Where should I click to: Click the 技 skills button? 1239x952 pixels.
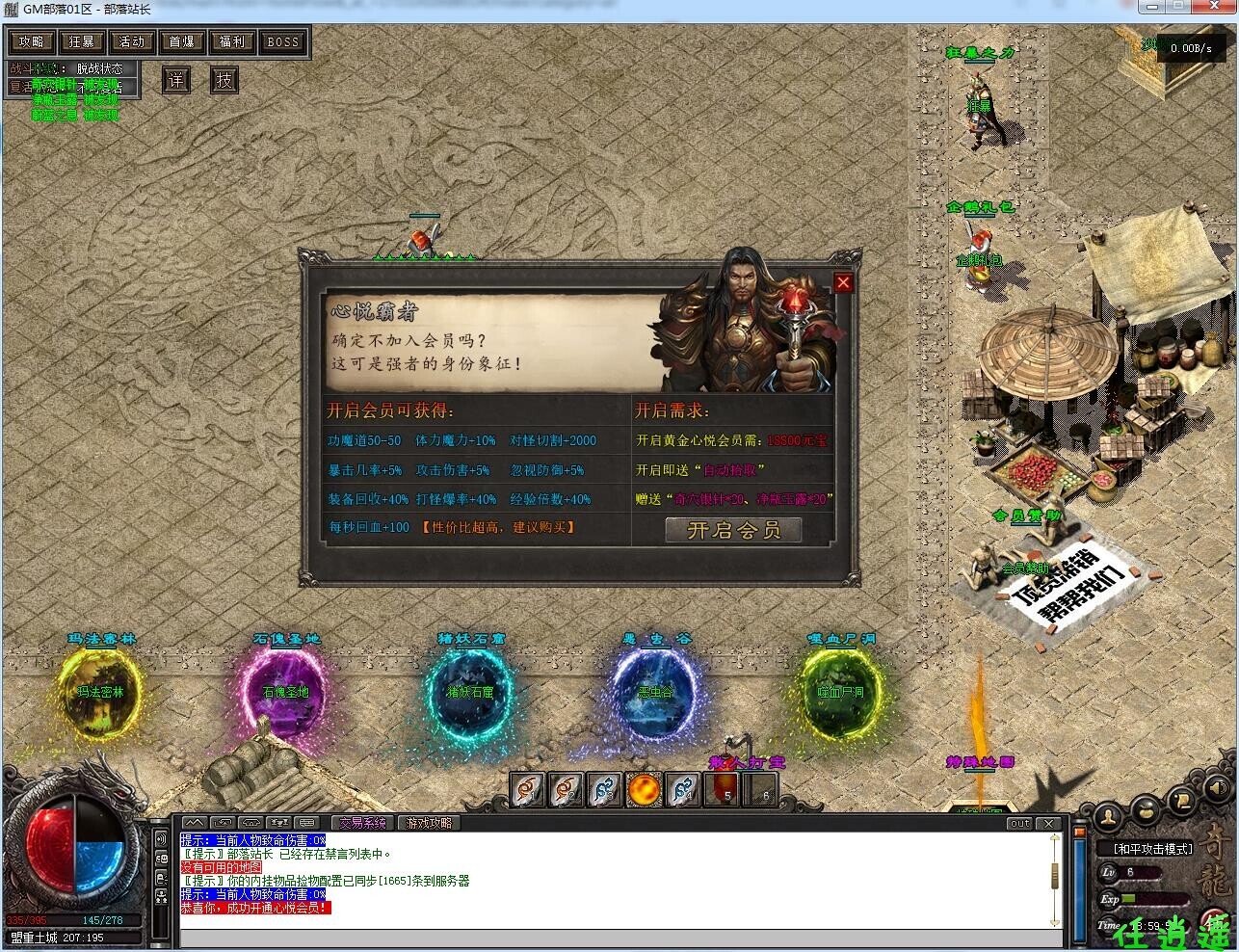(x=224, y=80)
